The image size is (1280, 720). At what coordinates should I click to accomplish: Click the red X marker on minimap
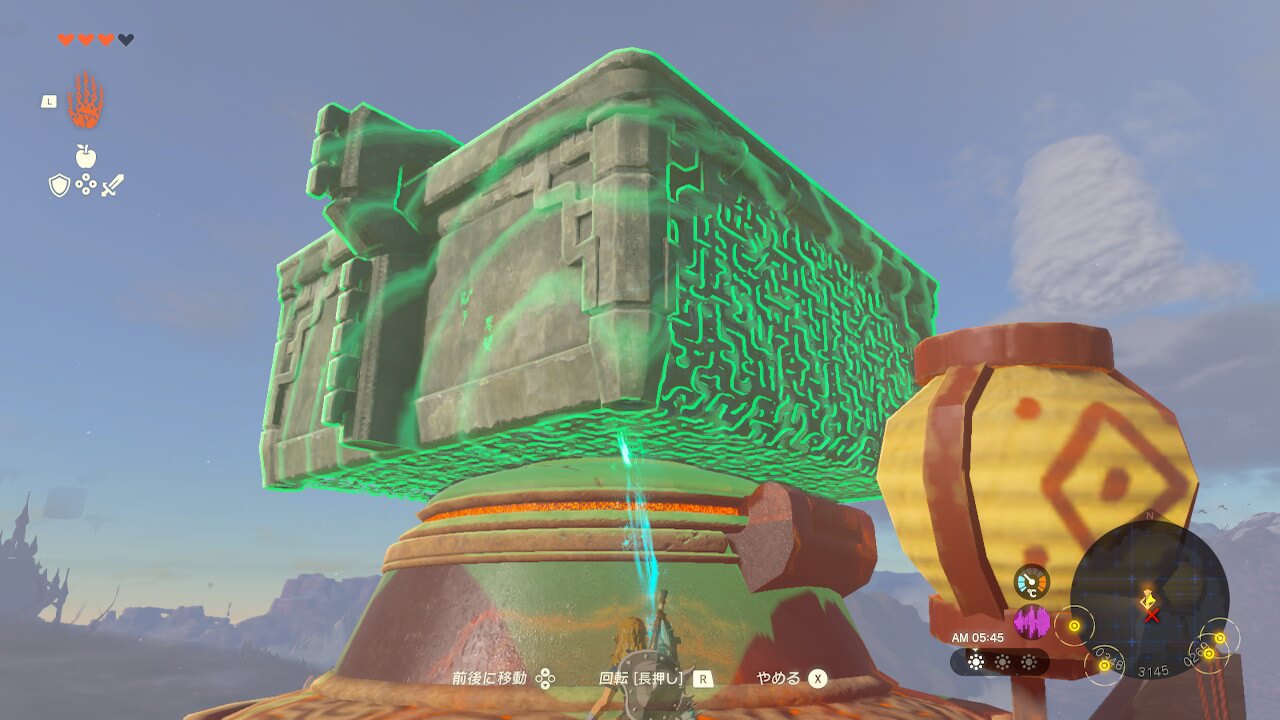coord(1152,615)
